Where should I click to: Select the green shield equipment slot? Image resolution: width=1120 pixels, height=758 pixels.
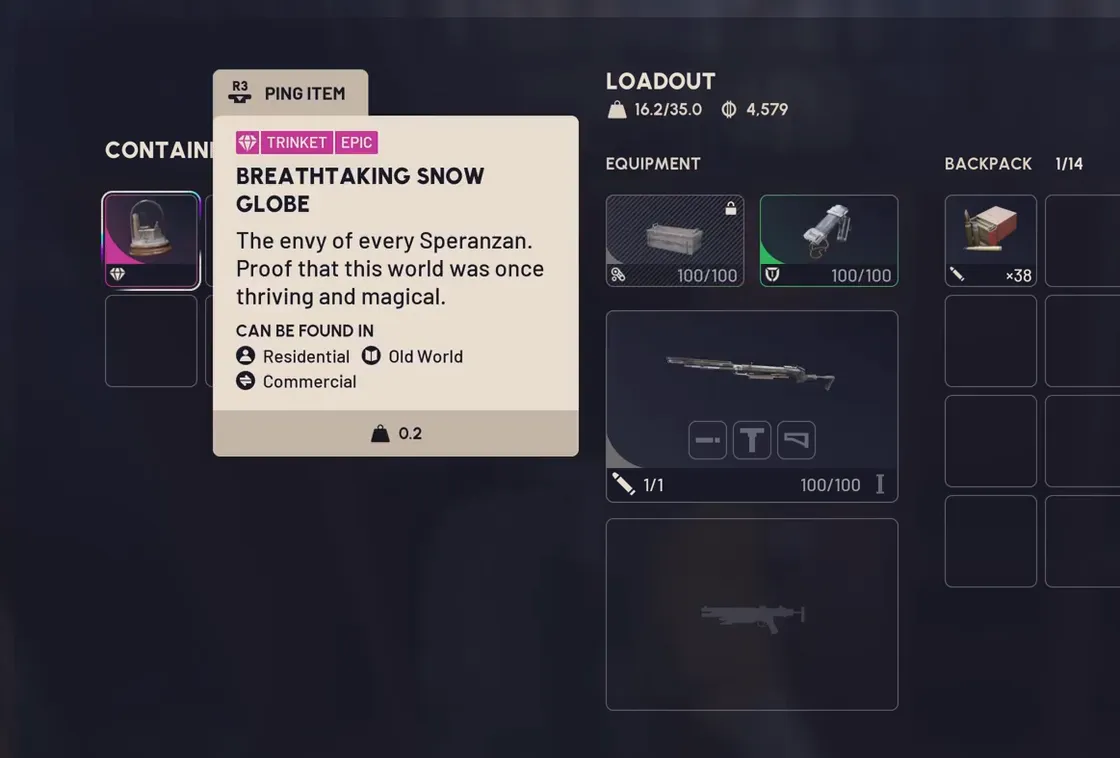coord(829,240)
